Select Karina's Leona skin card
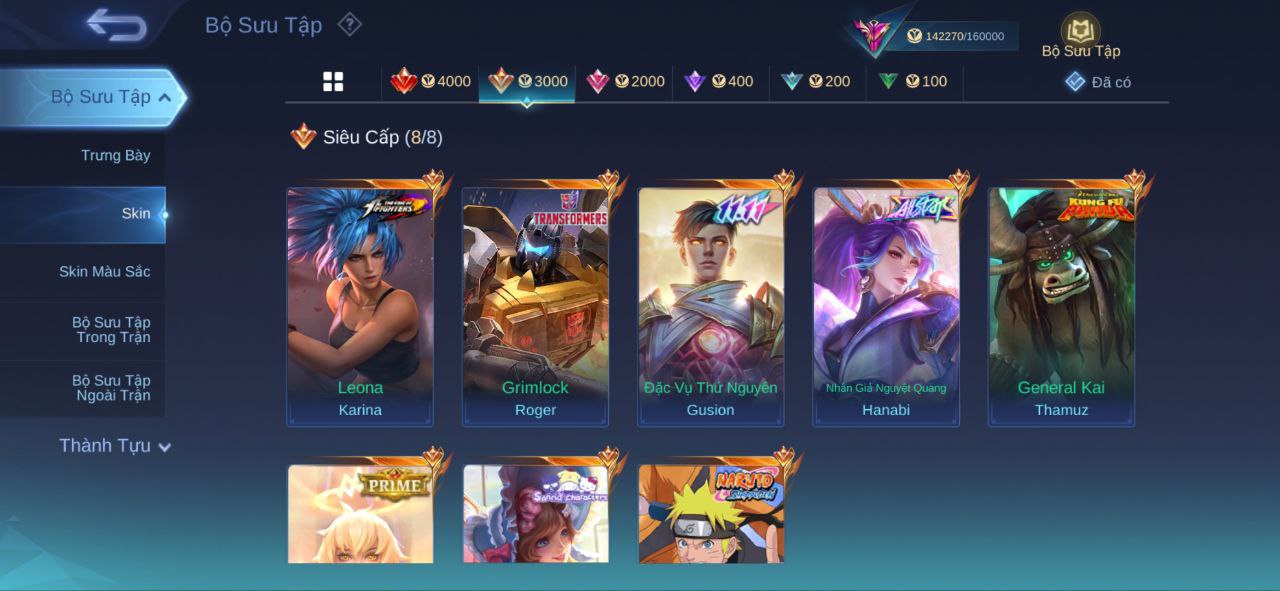The width and height of the screenshot is (1280, 591). (x=360, y=307)
